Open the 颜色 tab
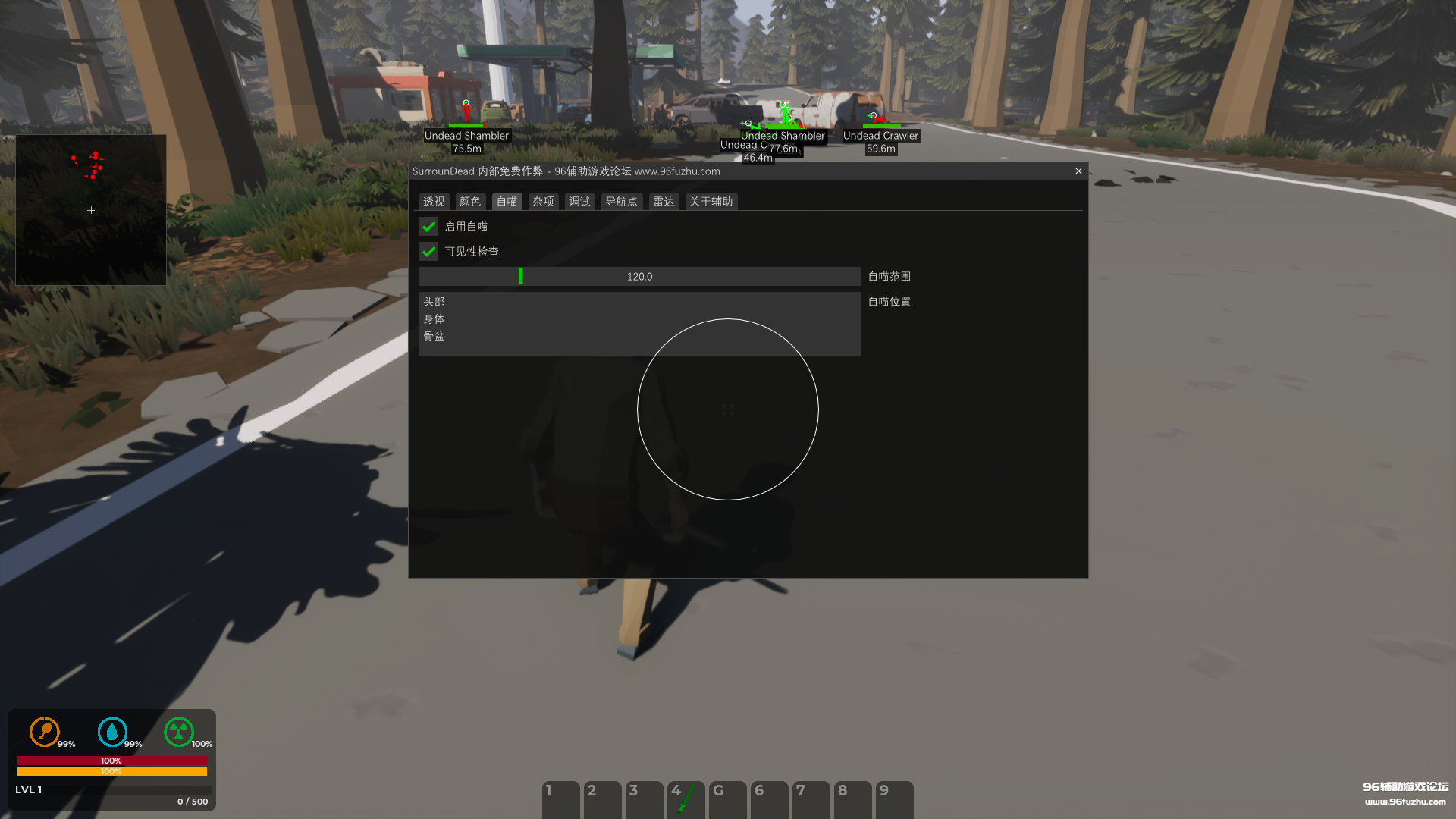This screenshot has width=1456, height=819. click(x=469, y=201)
